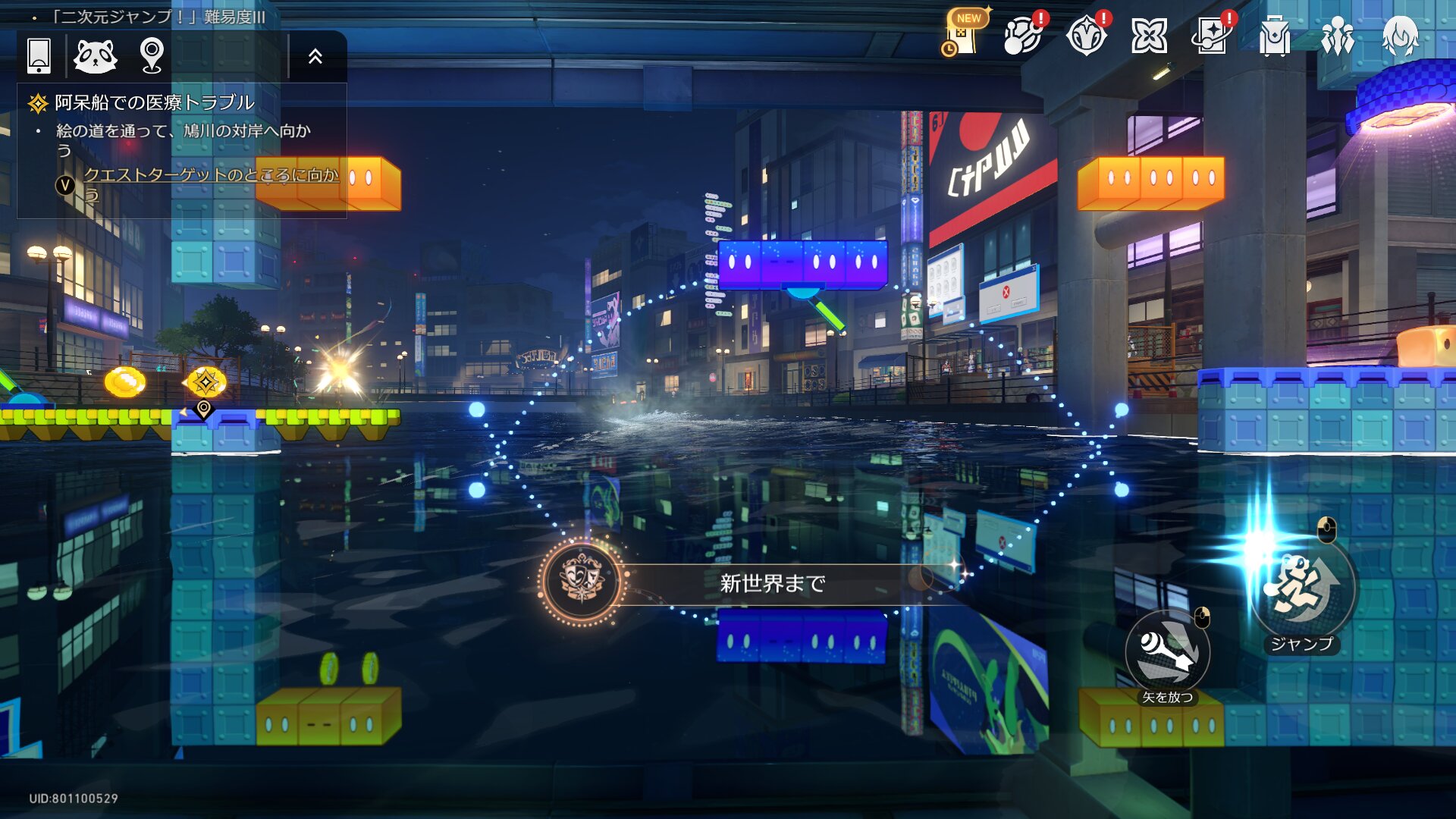Open the character portrait icon
The width and height of the screenshot is (1456, 819).
(x=1400, y=36)
